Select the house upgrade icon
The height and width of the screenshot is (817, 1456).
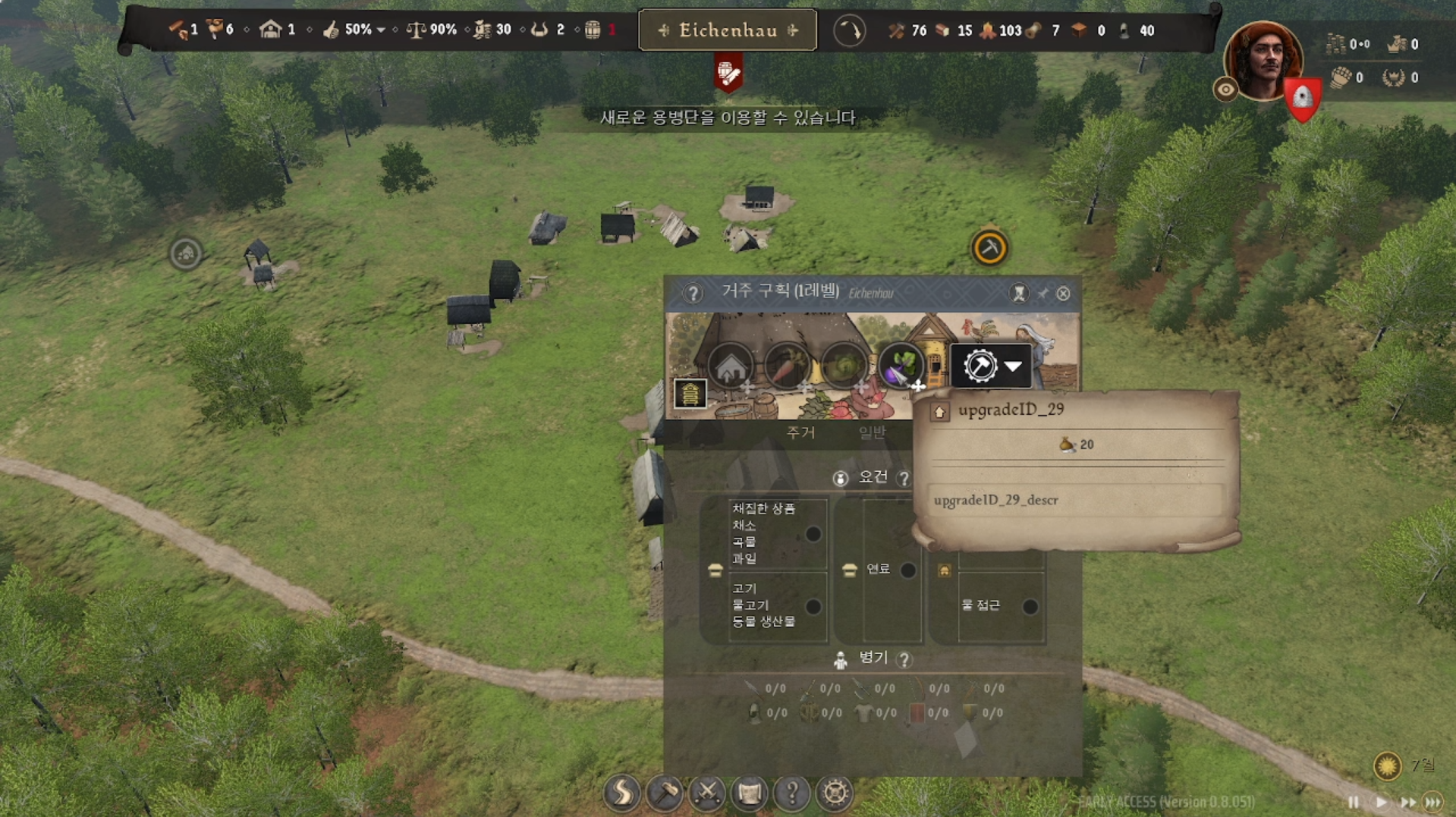731,367
